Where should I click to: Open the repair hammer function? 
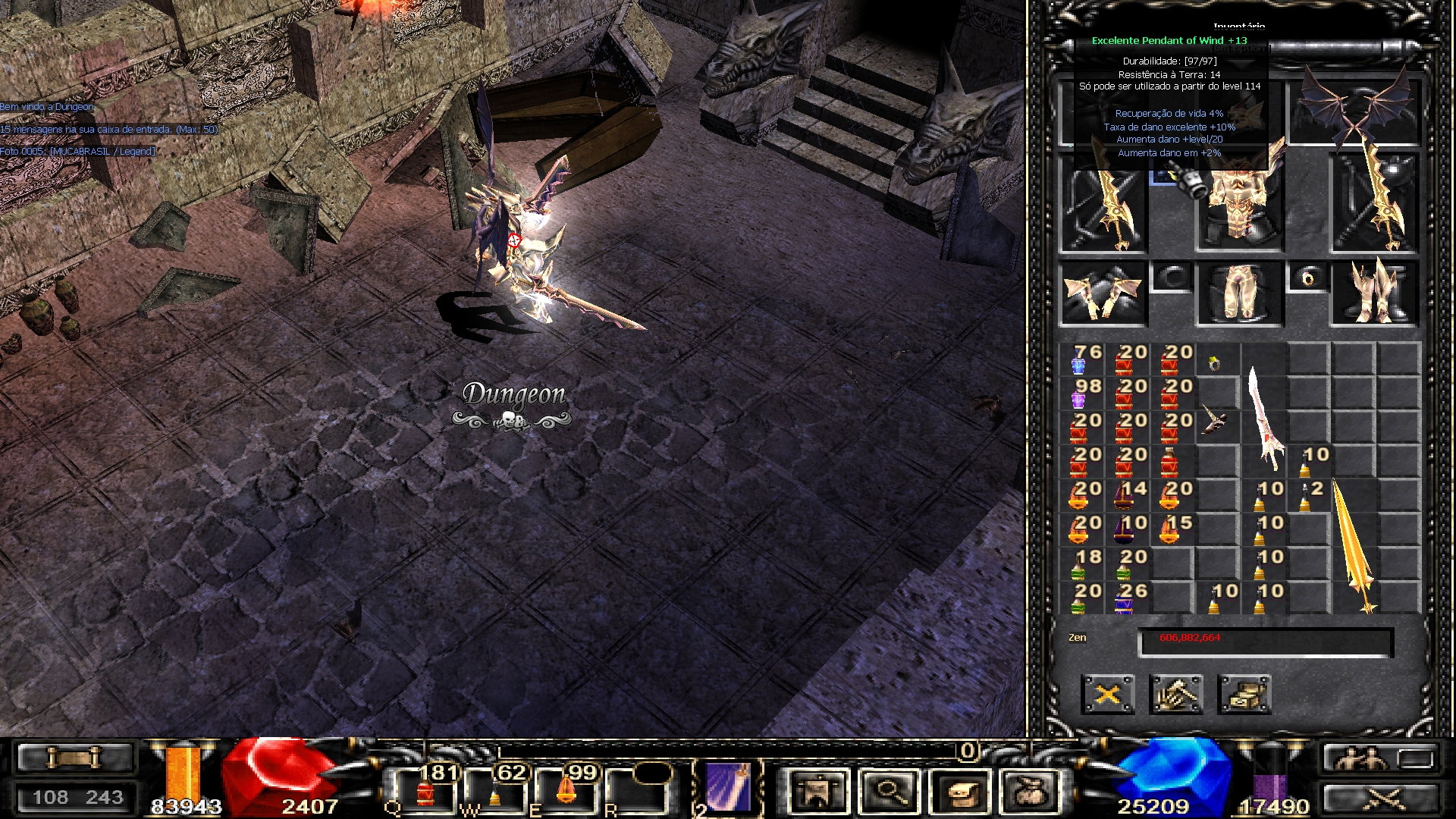[x=1175, y=694]
